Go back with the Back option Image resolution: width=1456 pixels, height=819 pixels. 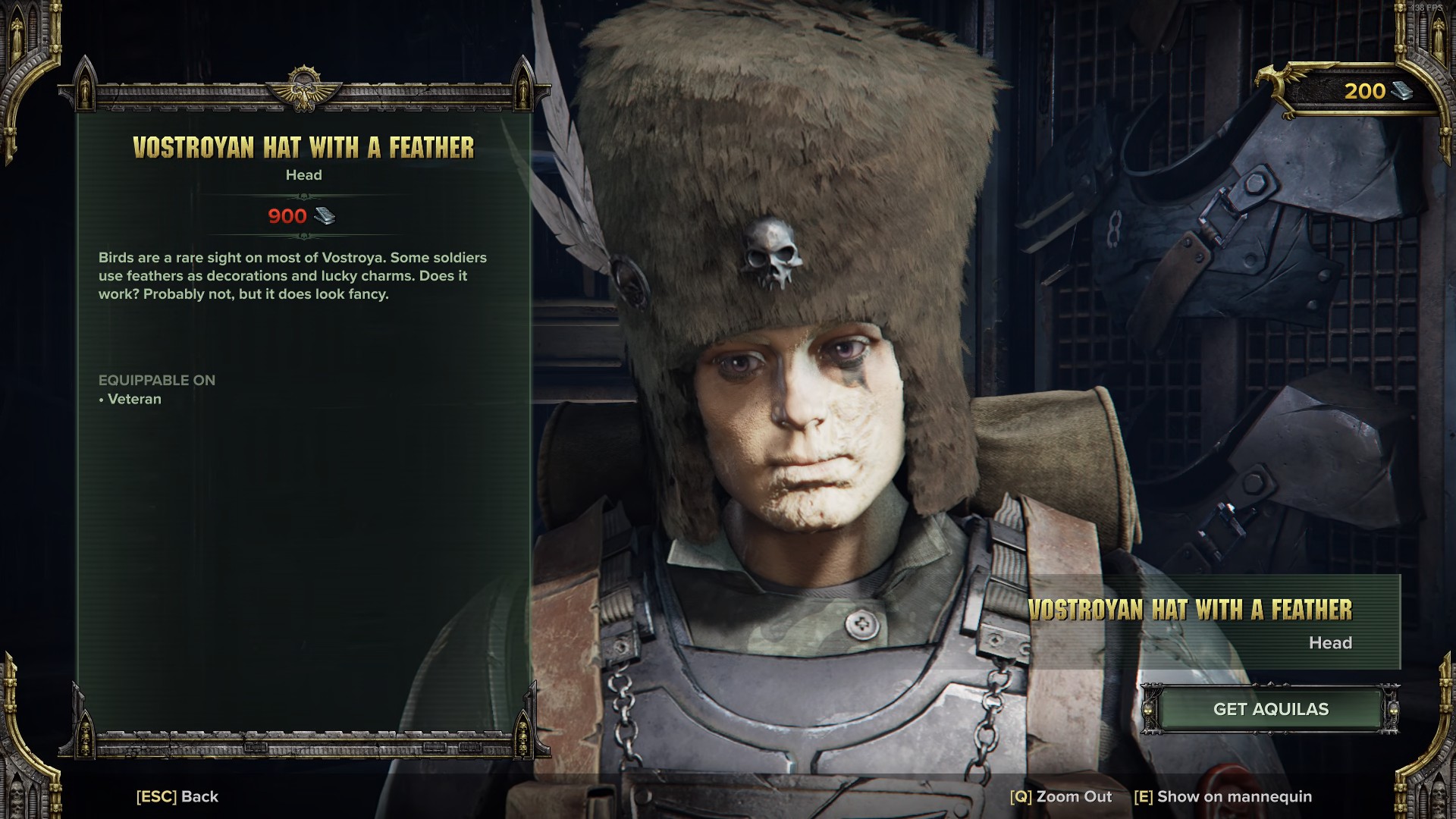click(x=177, y=796)
